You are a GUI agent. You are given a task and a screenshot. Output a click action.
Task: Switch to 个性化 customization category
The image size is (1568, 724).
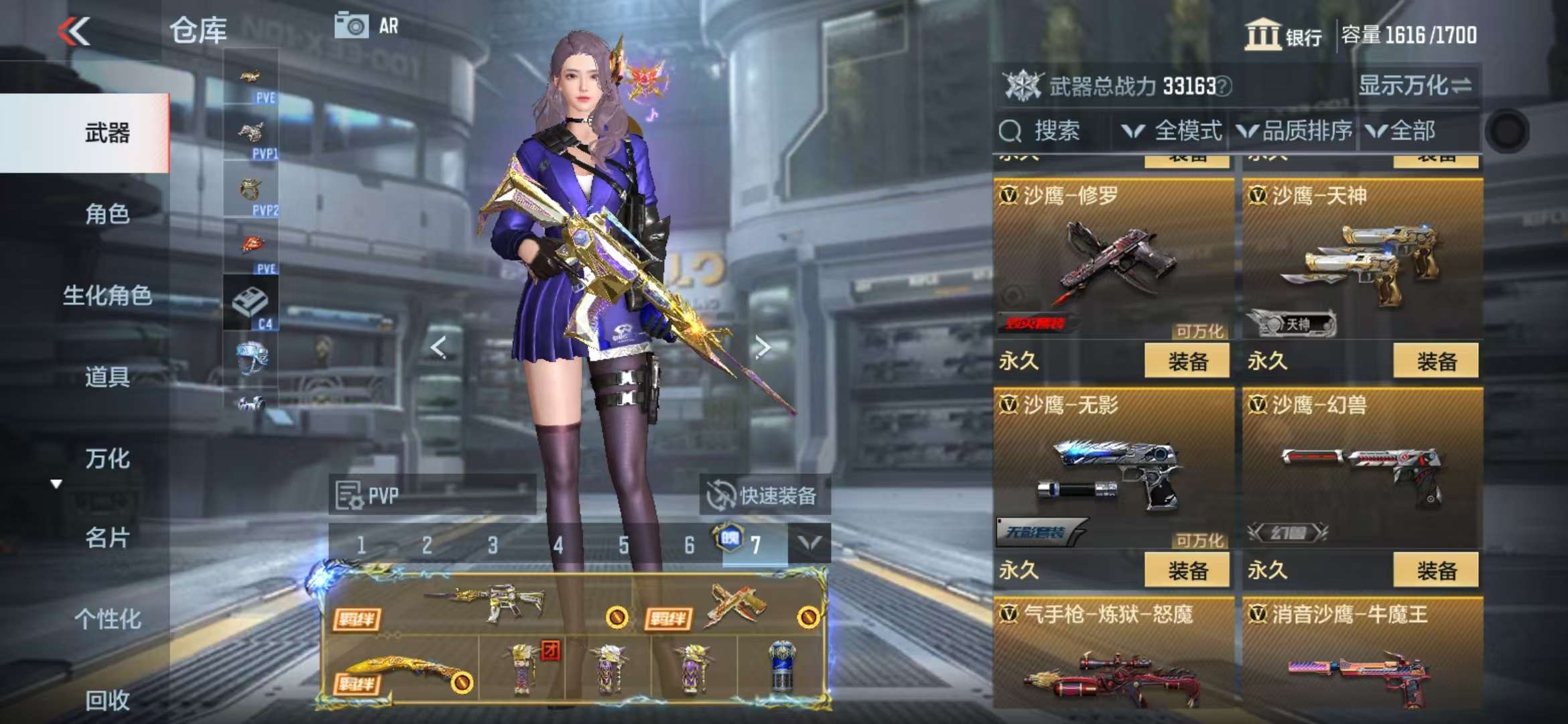click(x=107, y=619)
